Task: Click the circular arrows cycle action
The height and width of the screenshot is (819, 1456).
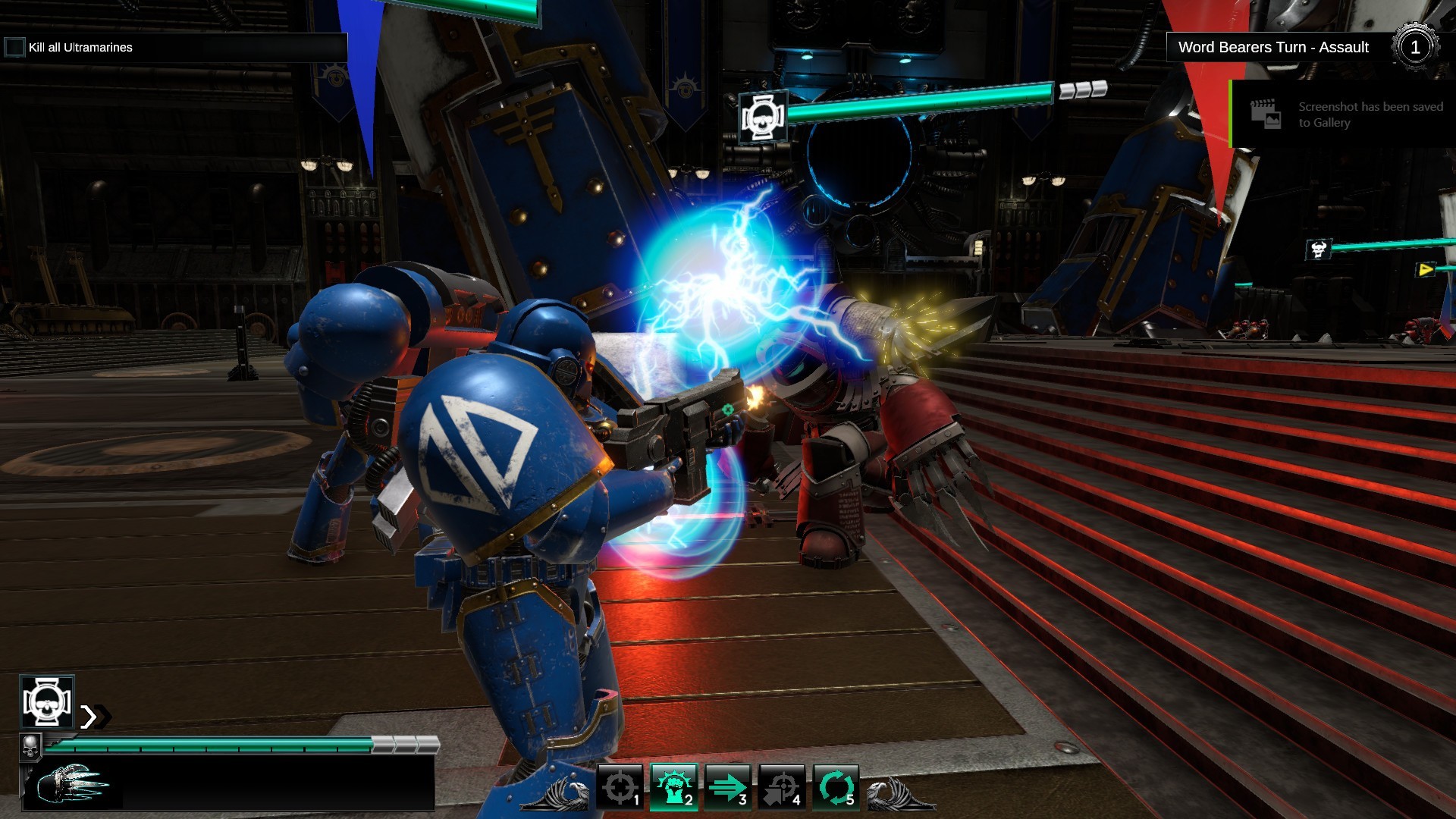Action: coord(836,787)
